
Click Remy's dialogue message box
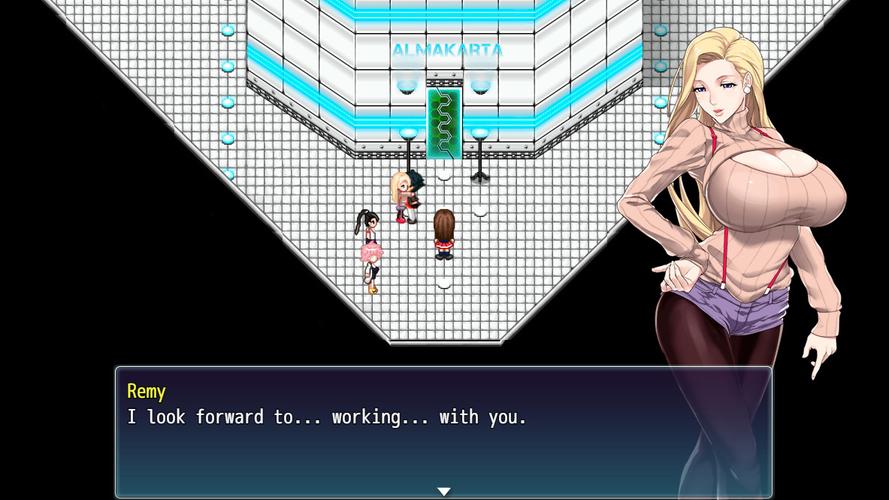click(443, 432)
